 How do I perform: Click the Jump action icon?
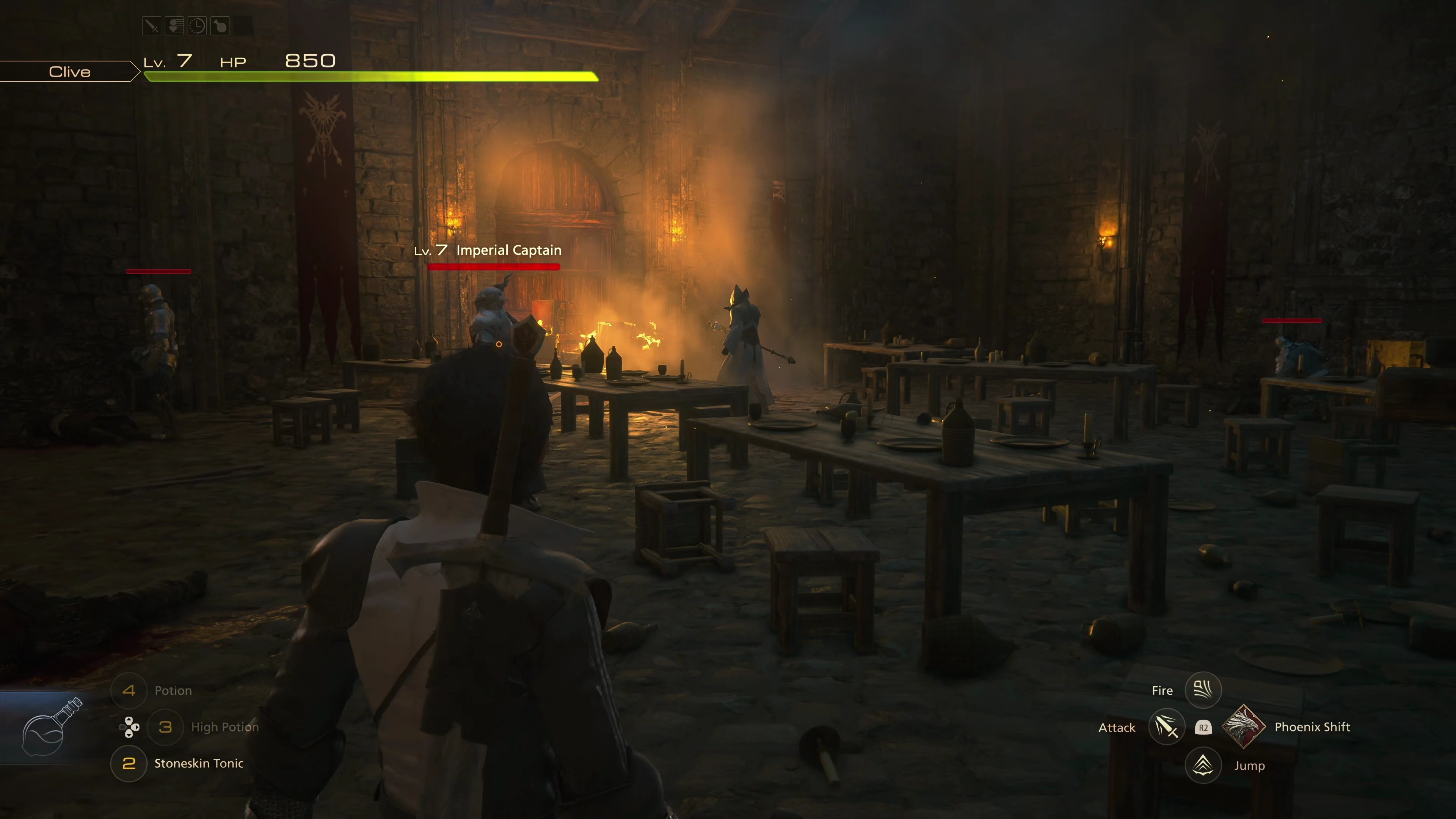pos(1203,765)
